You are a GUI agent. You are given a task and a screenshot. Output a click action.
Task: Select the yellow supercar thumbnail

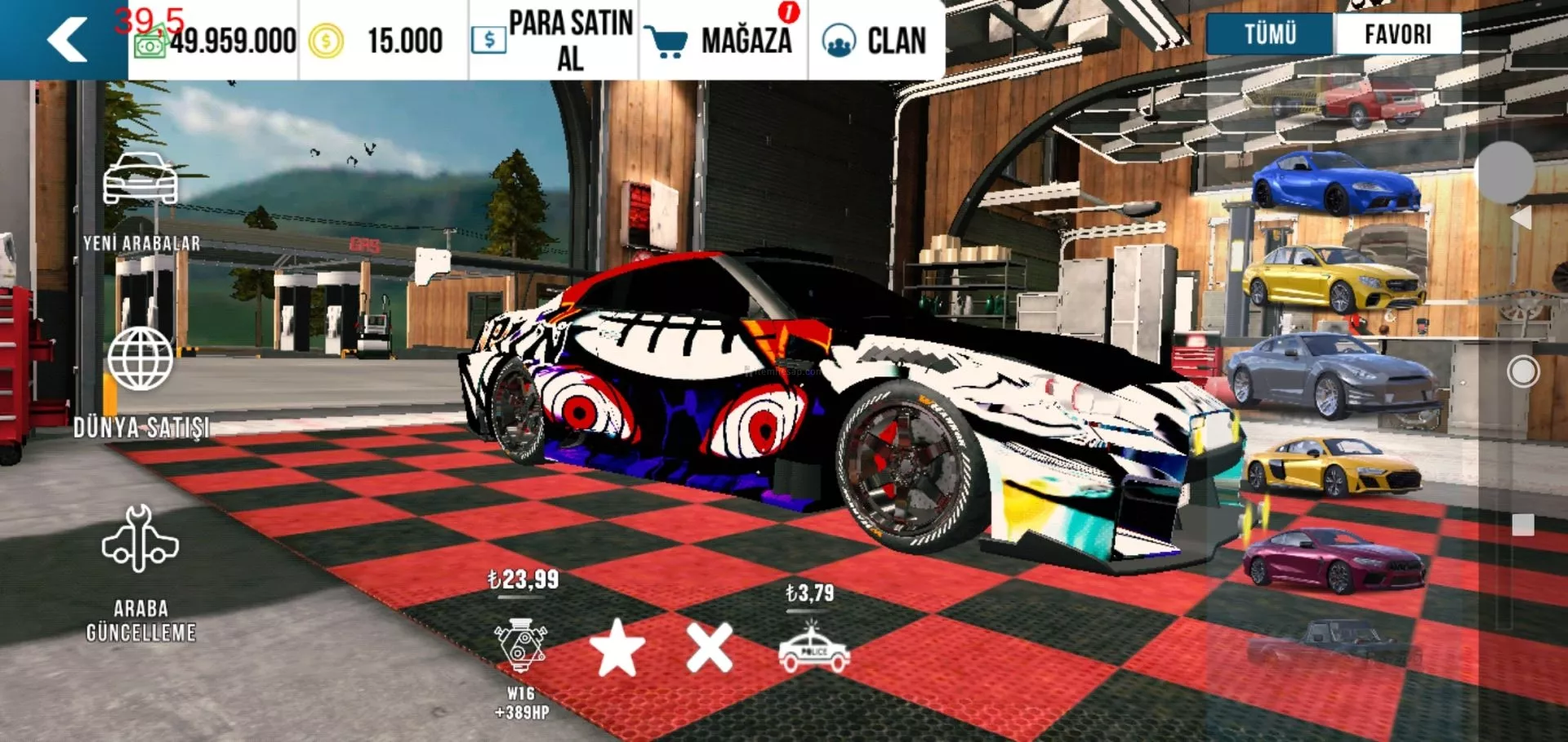(1331, 467)
